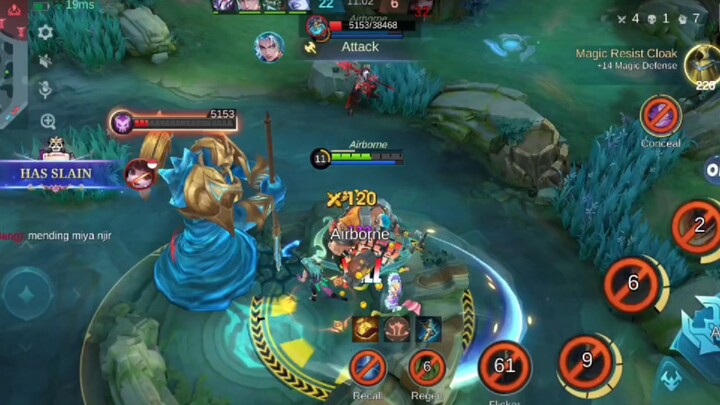The height and width of the screenshot is (405, 720).
Task: Select the white-haired hero portrait
Action: tap(269, 46)
